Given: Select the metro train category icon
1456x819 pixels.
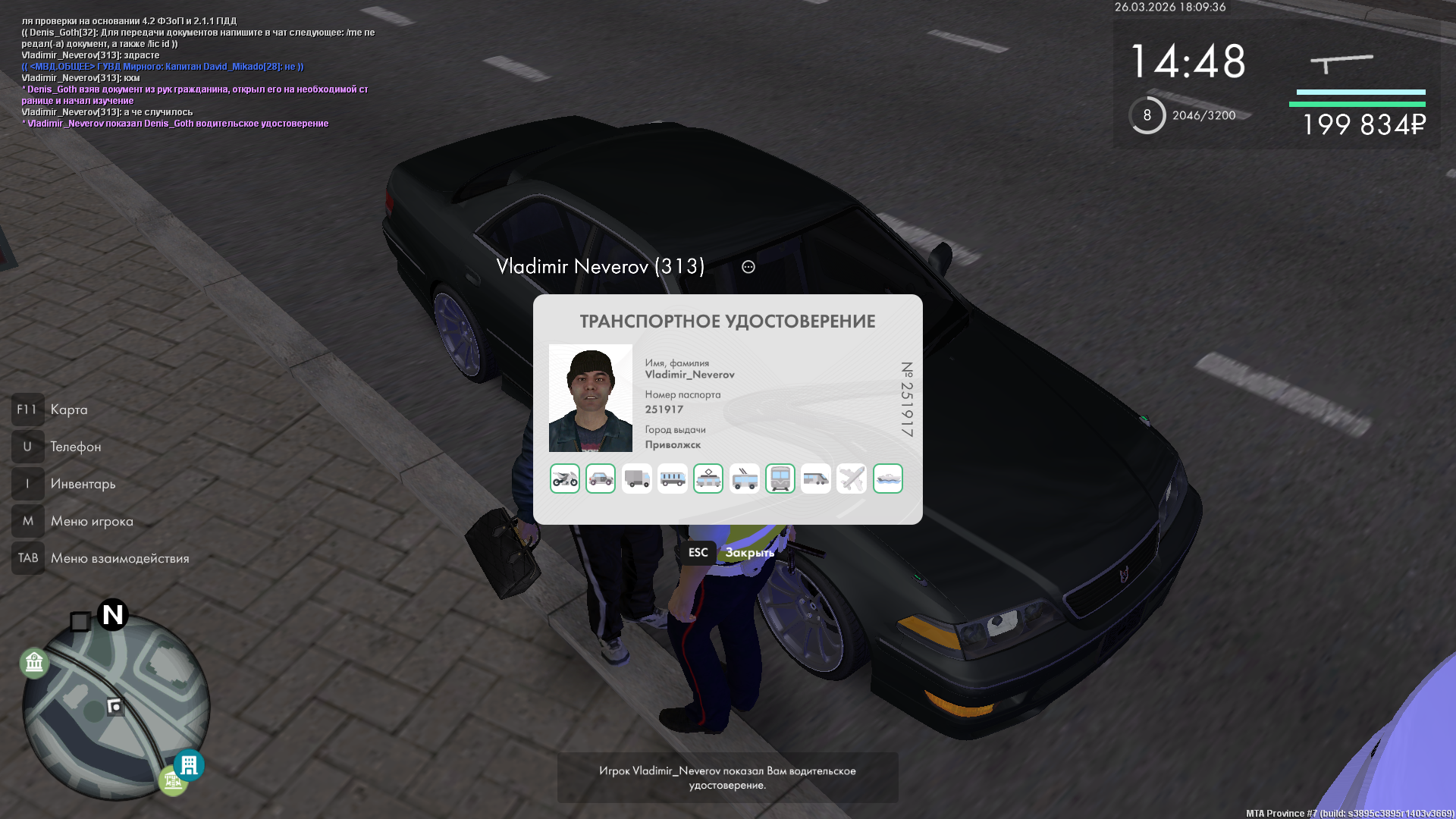Looking at the screenshot, I should point(780,479).
